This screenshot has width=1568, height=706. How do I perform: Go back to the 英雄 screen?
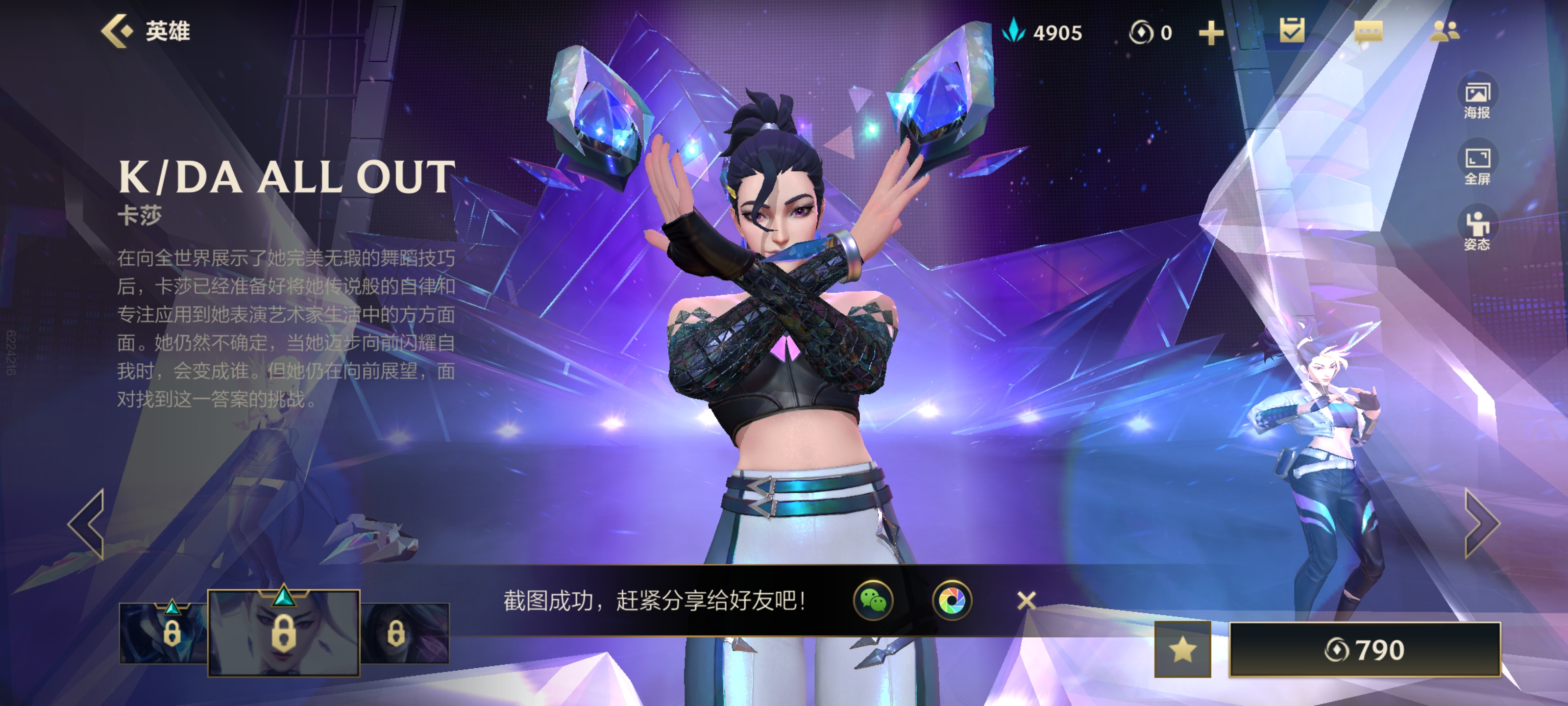pyautogui.click(x=145, y=30)
